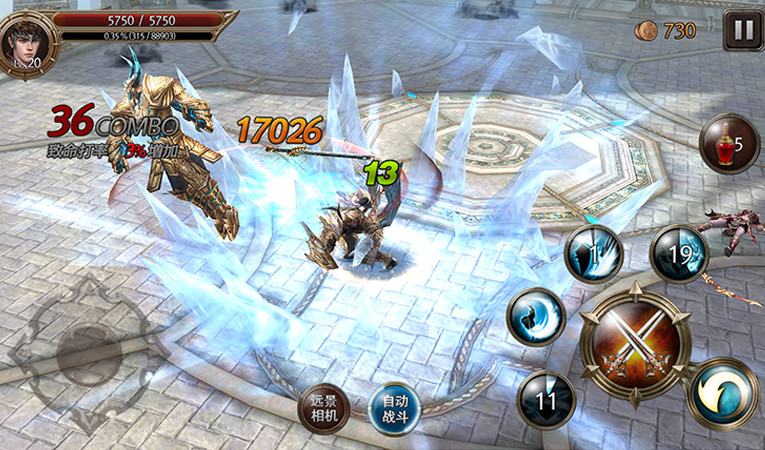Switch to far camera view (远景相机)
Viewport: 765px width, 450px height.
[324, 408]
